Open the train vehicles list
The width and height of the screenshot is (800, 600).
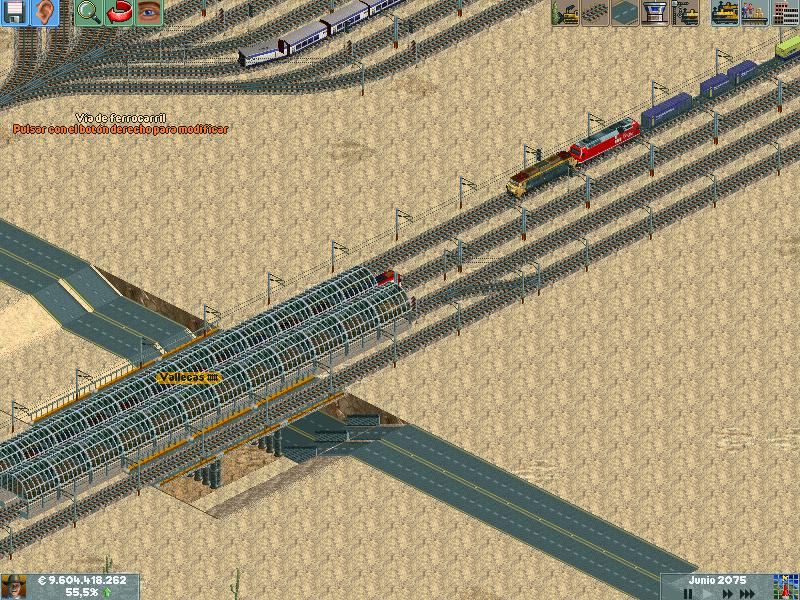tap(725, 13)
